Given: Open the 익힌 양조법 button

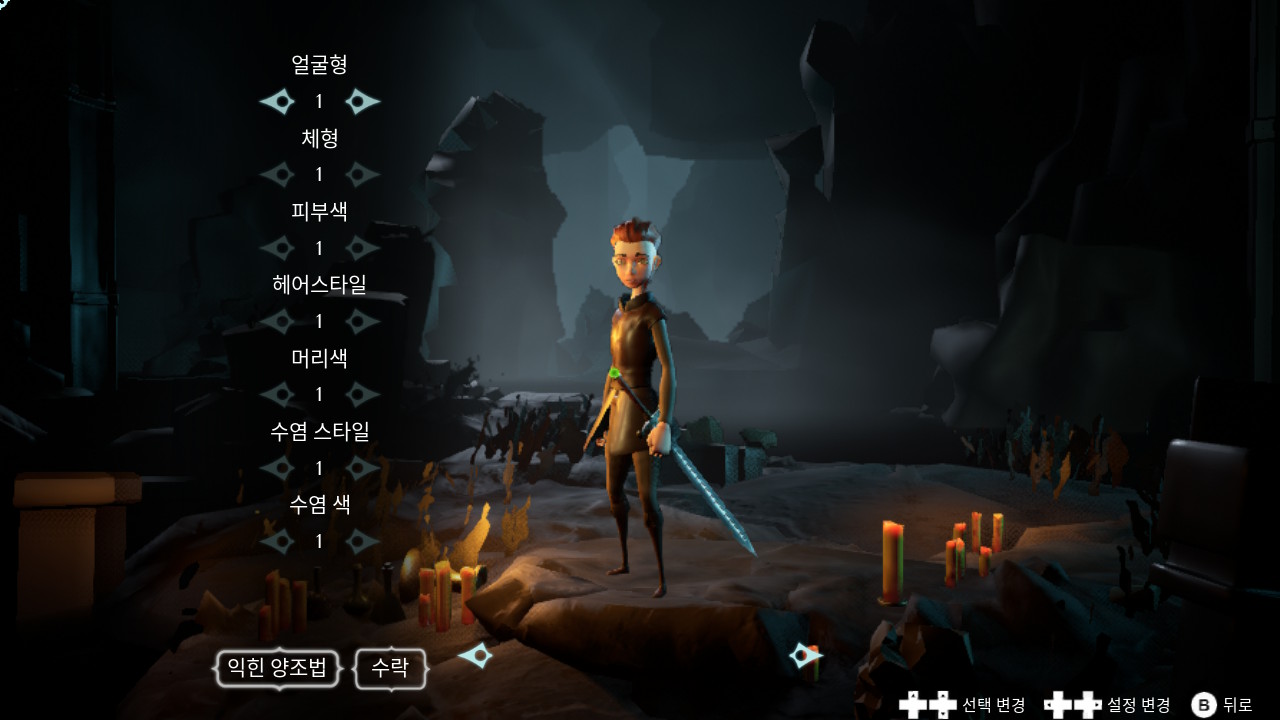Looking at the screenshot, I should [x=278, y=668].
